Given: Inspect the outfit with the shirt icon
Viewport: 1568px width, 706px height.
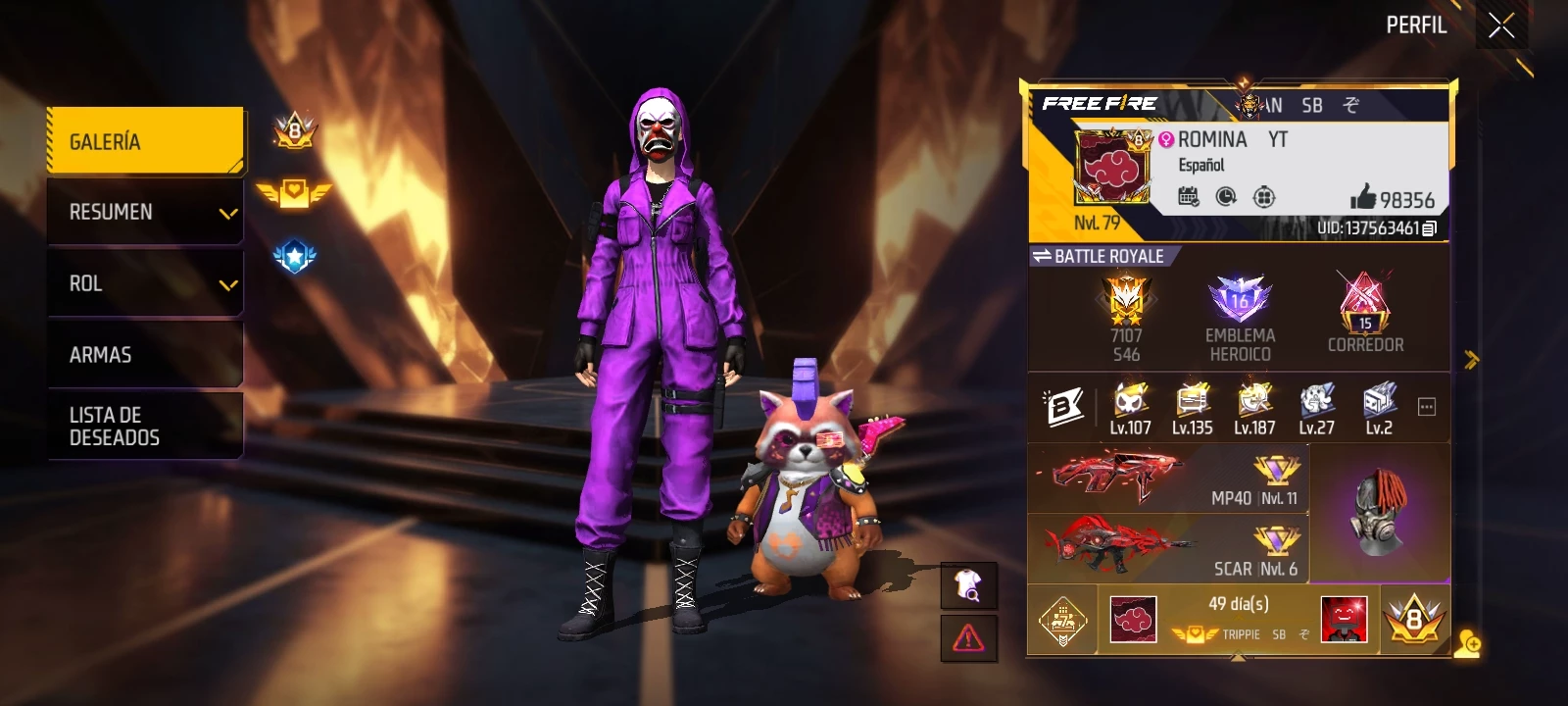Looking at the screenshot, I should point(968,586).
